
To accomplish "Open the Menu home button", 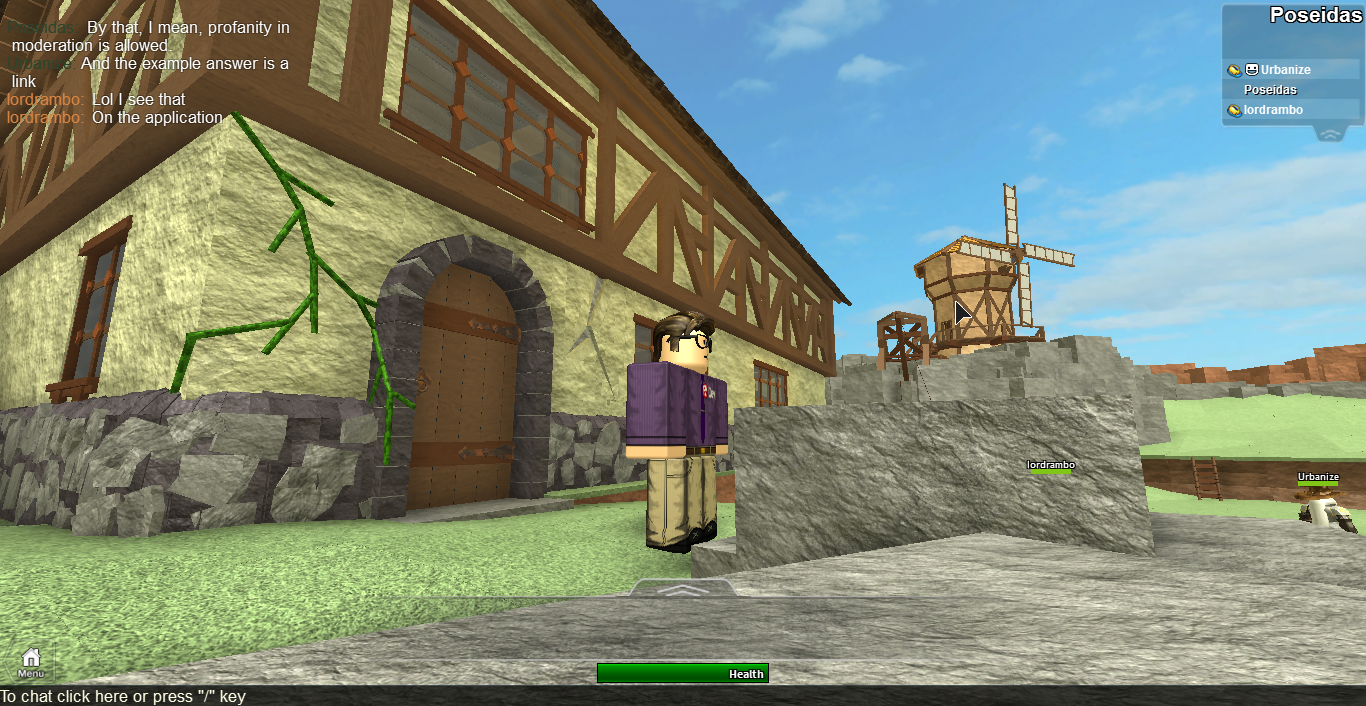I will (31, 661).
